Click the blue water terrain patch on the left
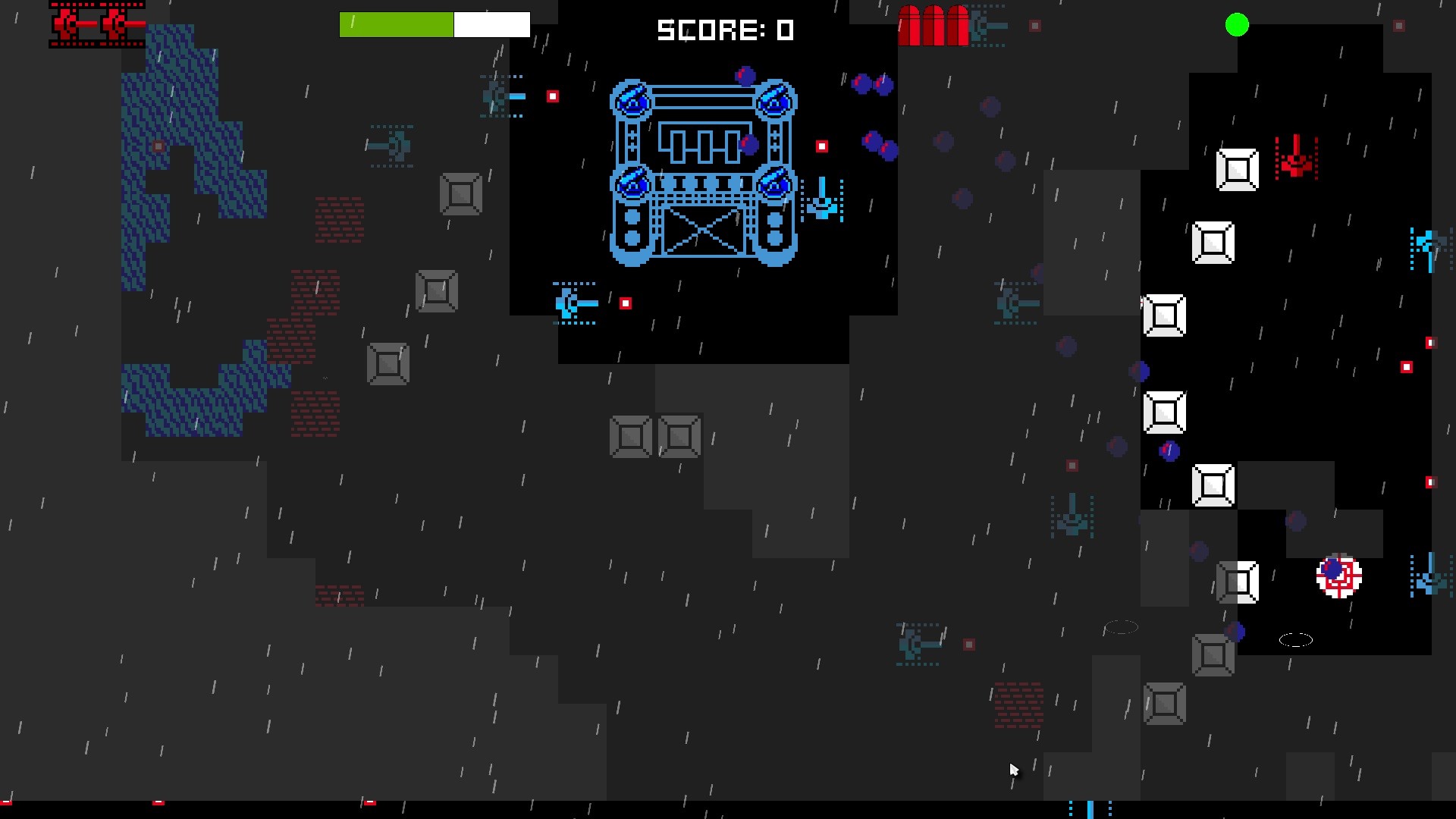1456x819 pixels. pyautogui.click(x=190, y=136)
